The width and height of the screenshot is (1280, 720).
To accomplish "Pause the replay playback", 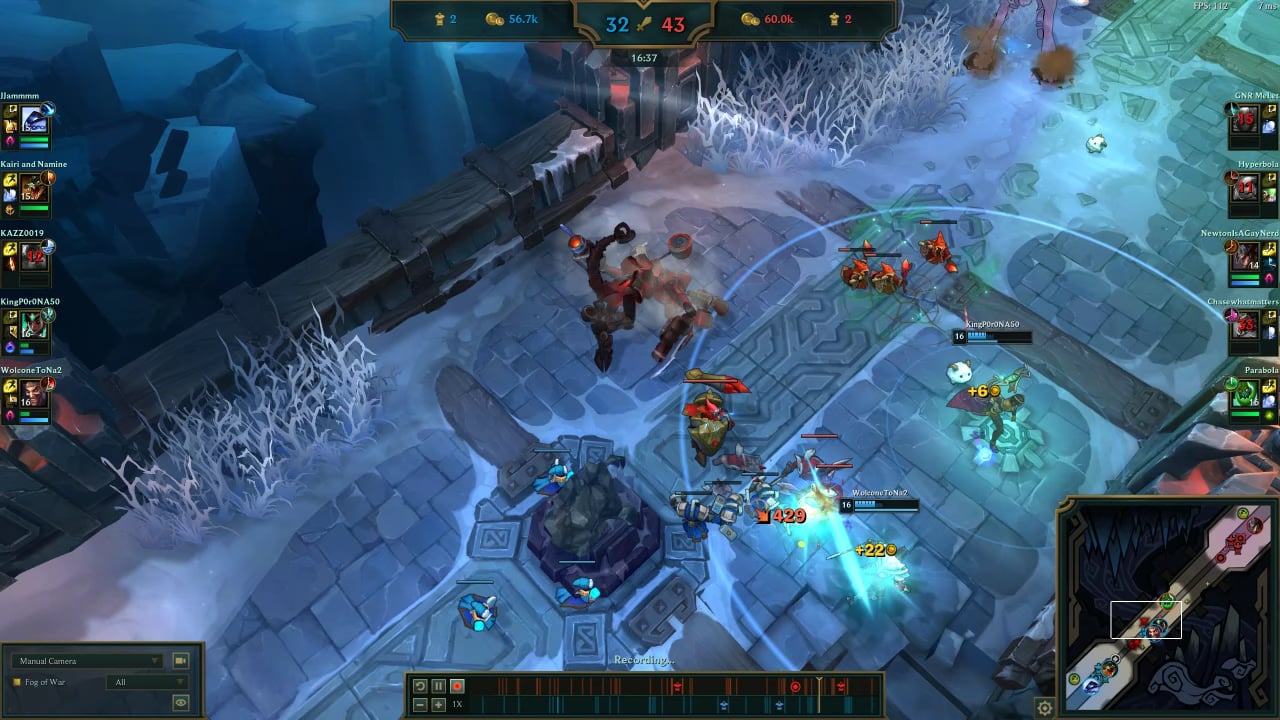I will (x=439, y=686).
